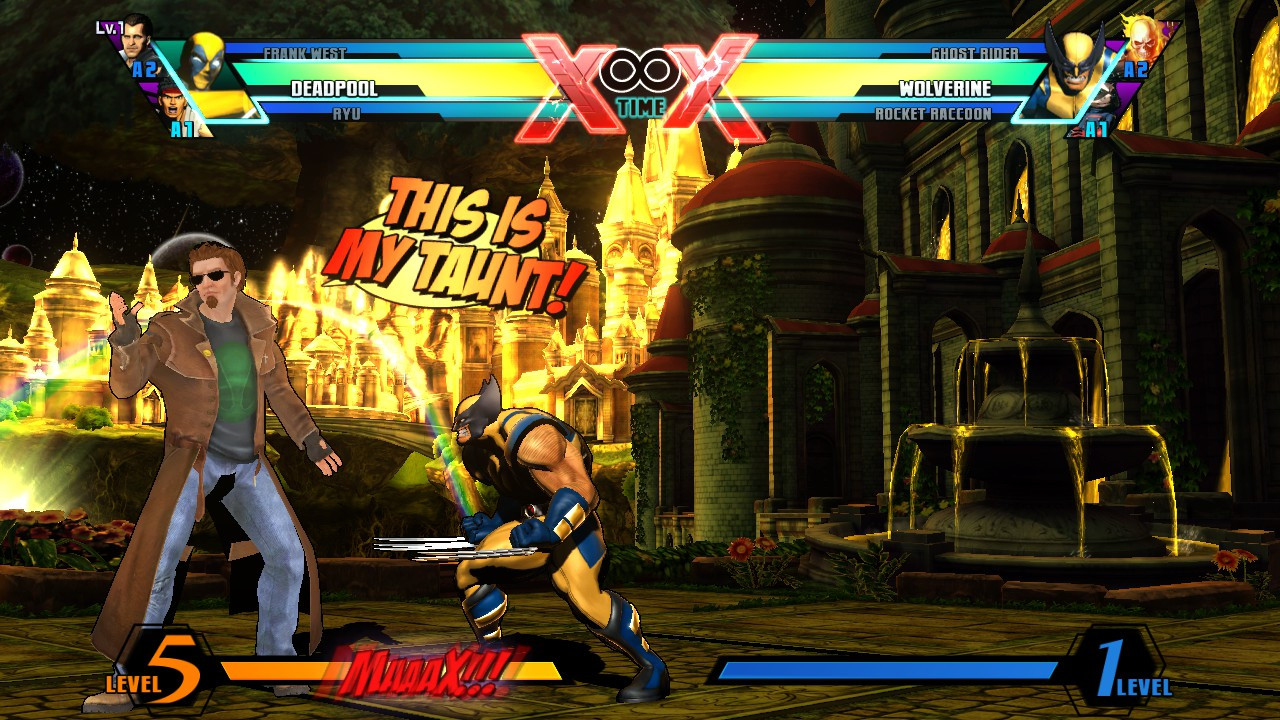1280x720 pixels.
Task: Select the A2 assist label on left HUD
Action: tap(144, 68)
